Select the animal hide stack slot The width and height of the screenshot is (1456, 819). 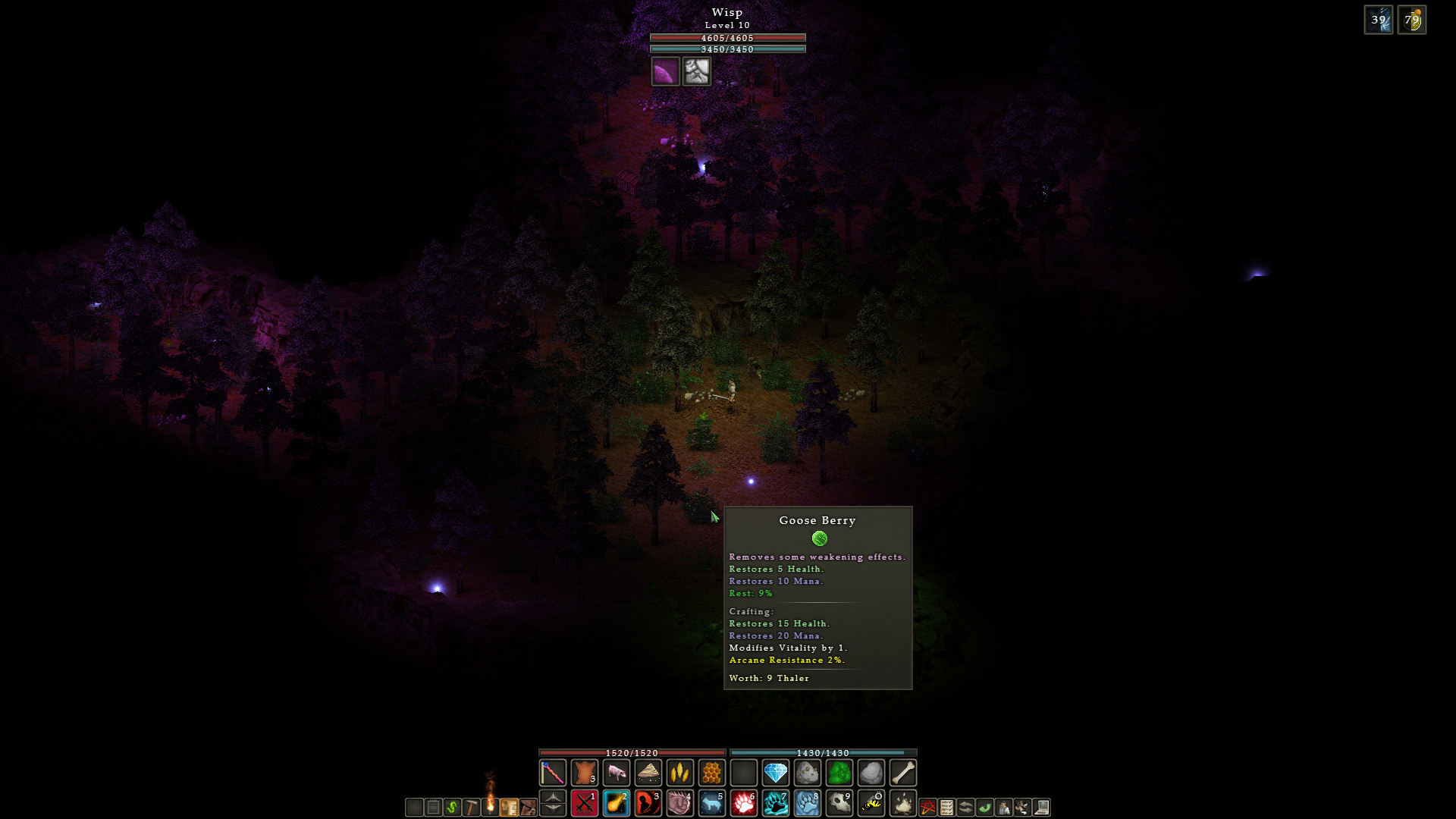pyautogui.click(x=585, y=773)
